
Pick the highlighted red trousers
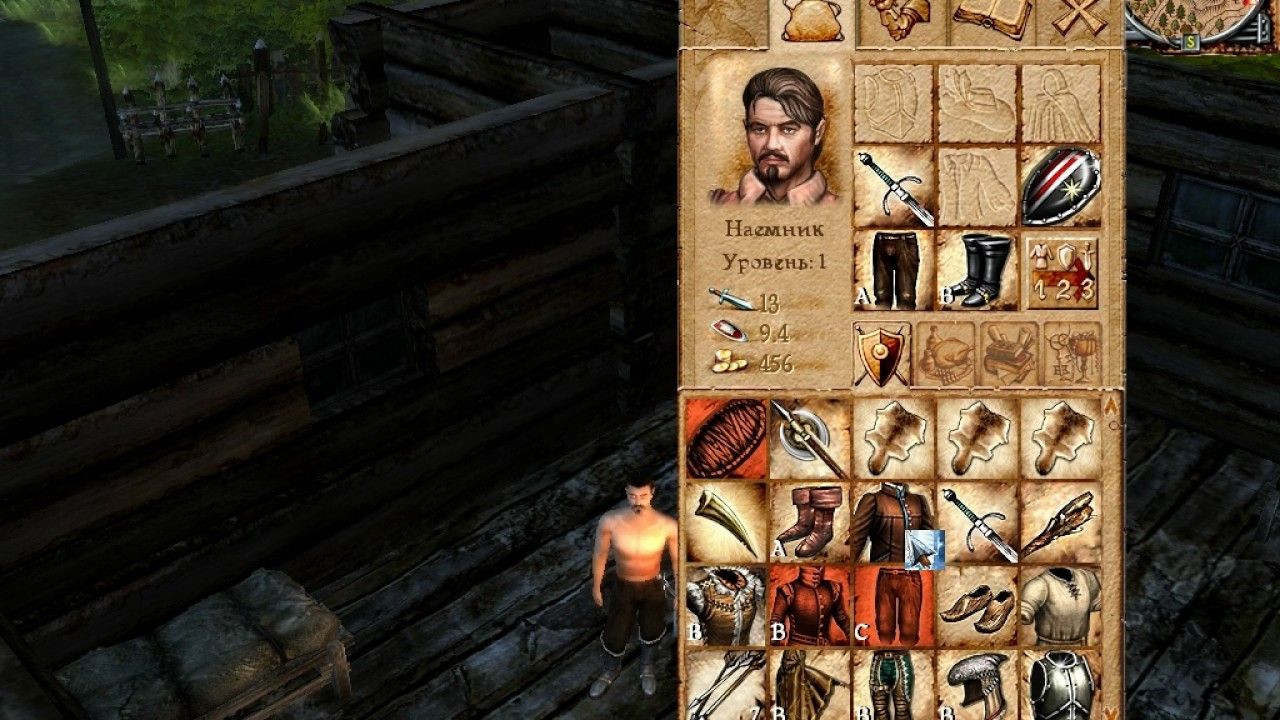tap(894, 606)
